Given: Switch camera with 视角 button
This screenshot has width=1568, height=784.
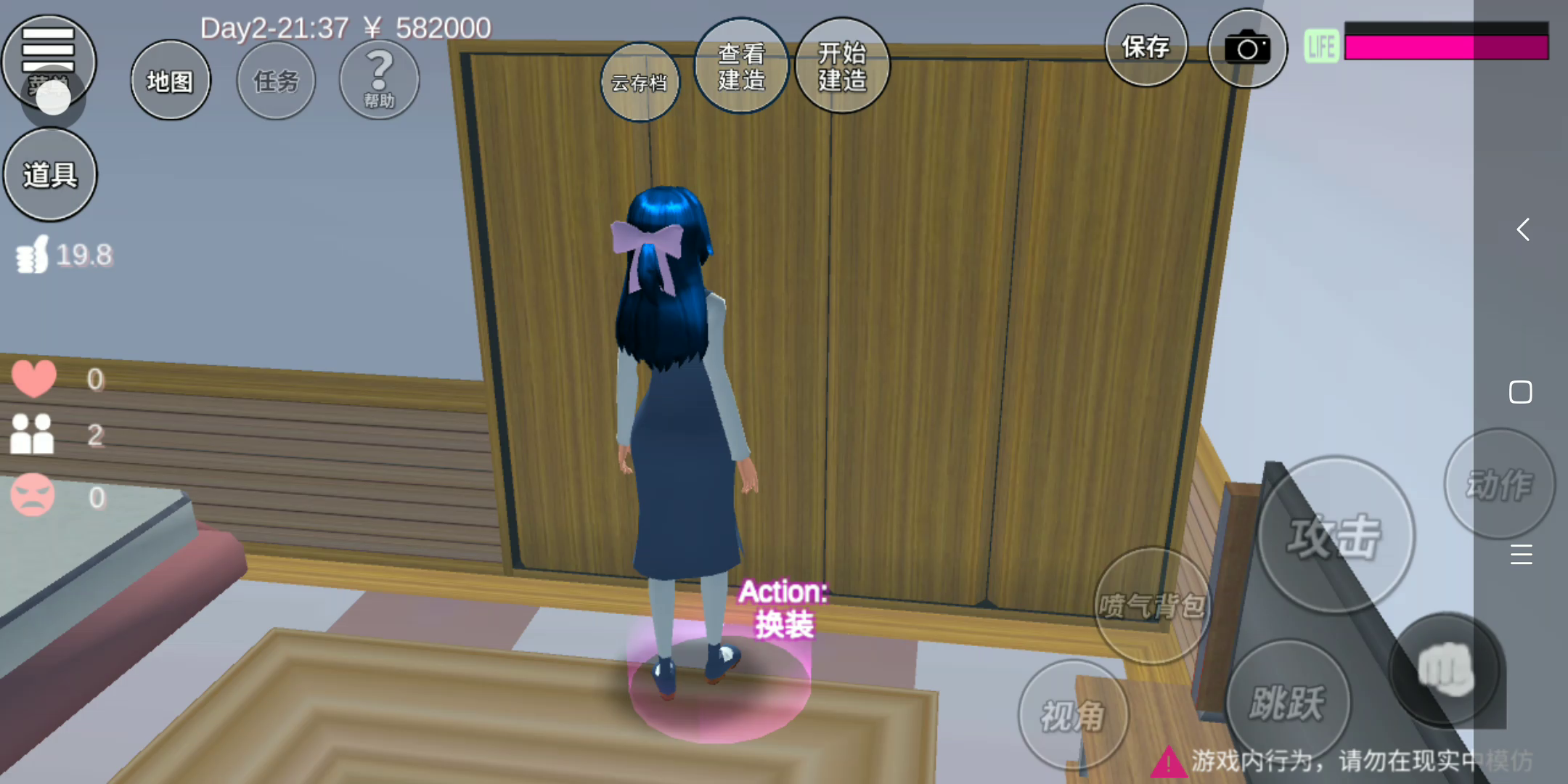Looking at the screenshot, I should (x=1073, y=715).
